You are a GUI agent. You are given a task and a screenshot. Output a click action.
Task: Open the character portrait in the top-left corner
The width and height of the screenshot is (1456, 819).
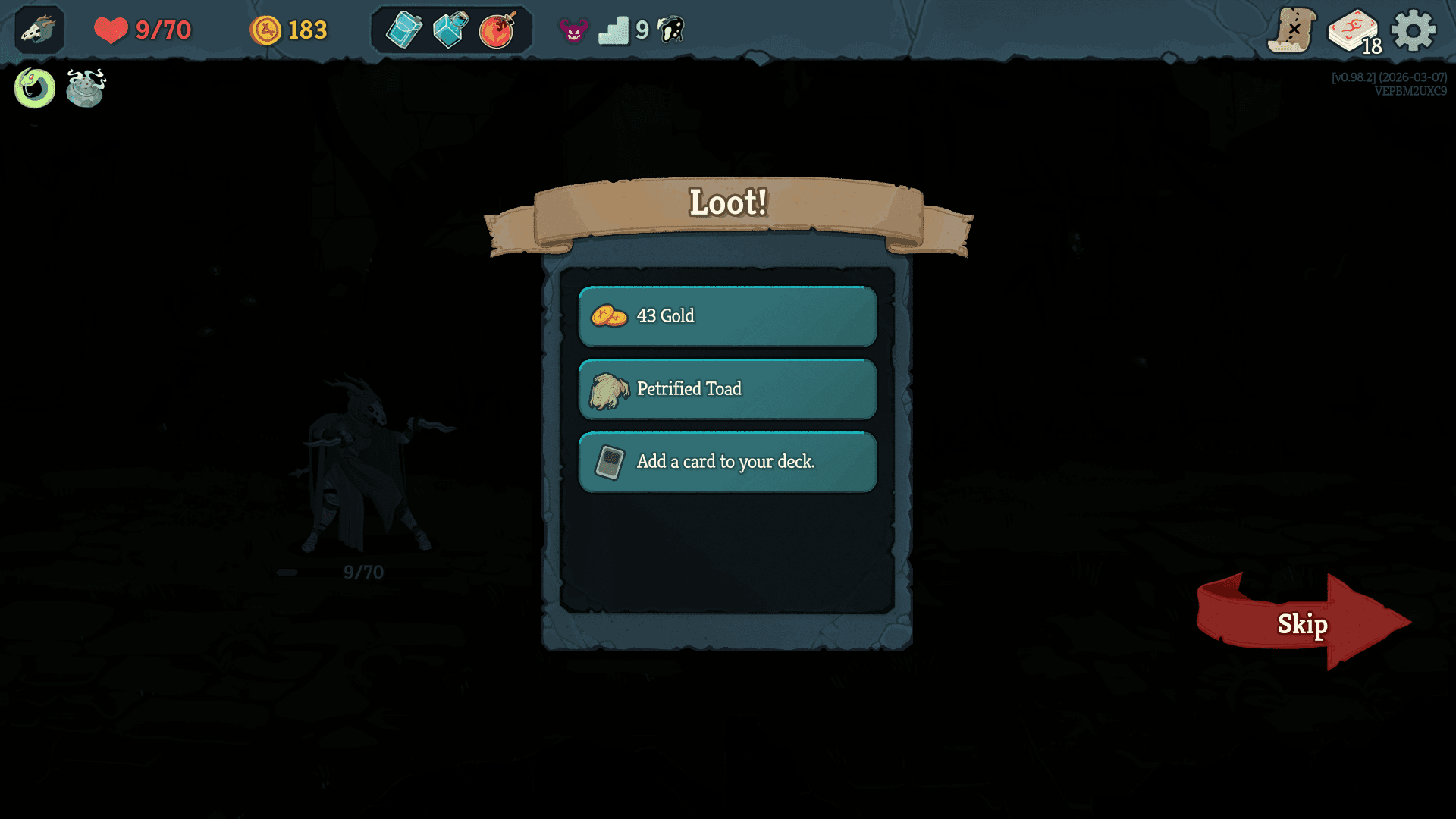38,30
